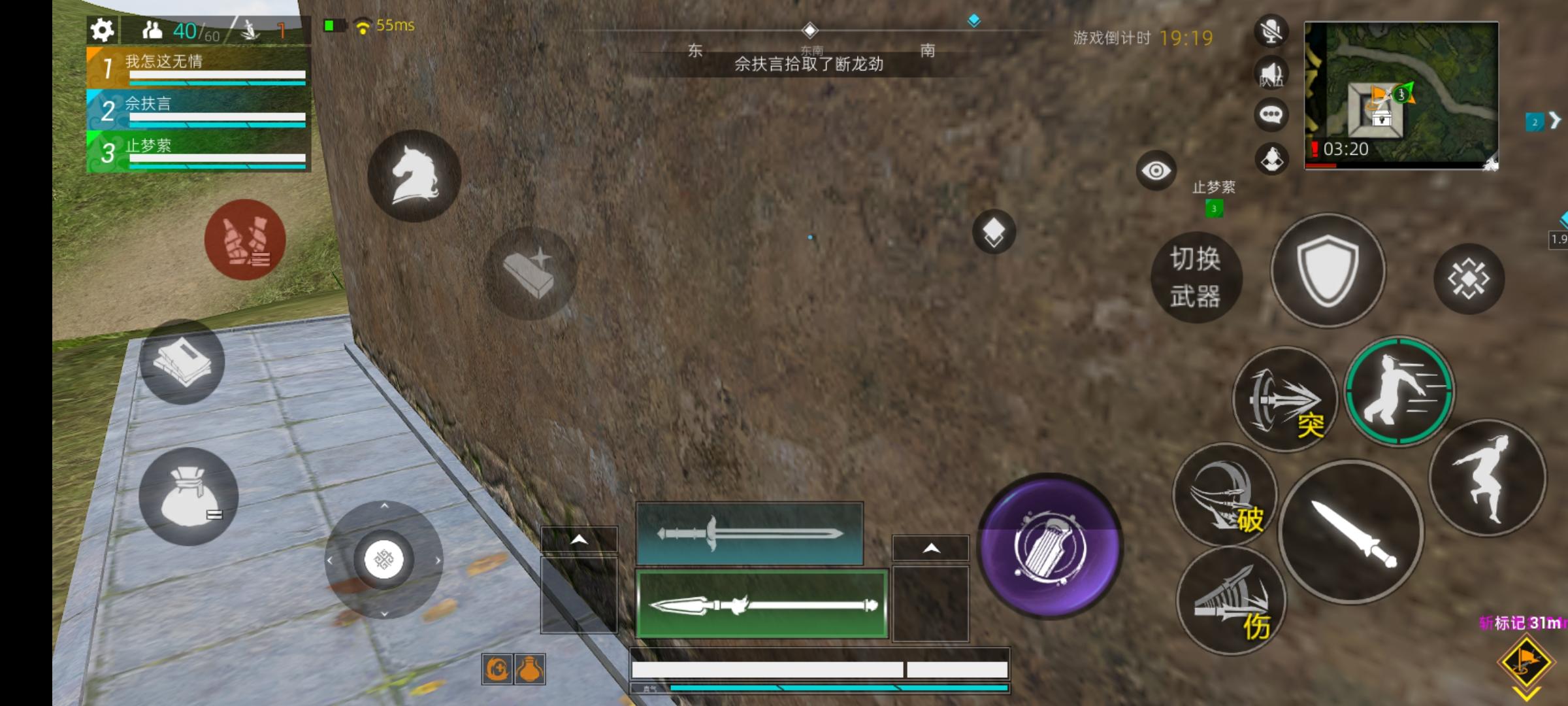Expand the chevron above the right item slot
This screenshot has width=1568, height=706.
(930, 549)
